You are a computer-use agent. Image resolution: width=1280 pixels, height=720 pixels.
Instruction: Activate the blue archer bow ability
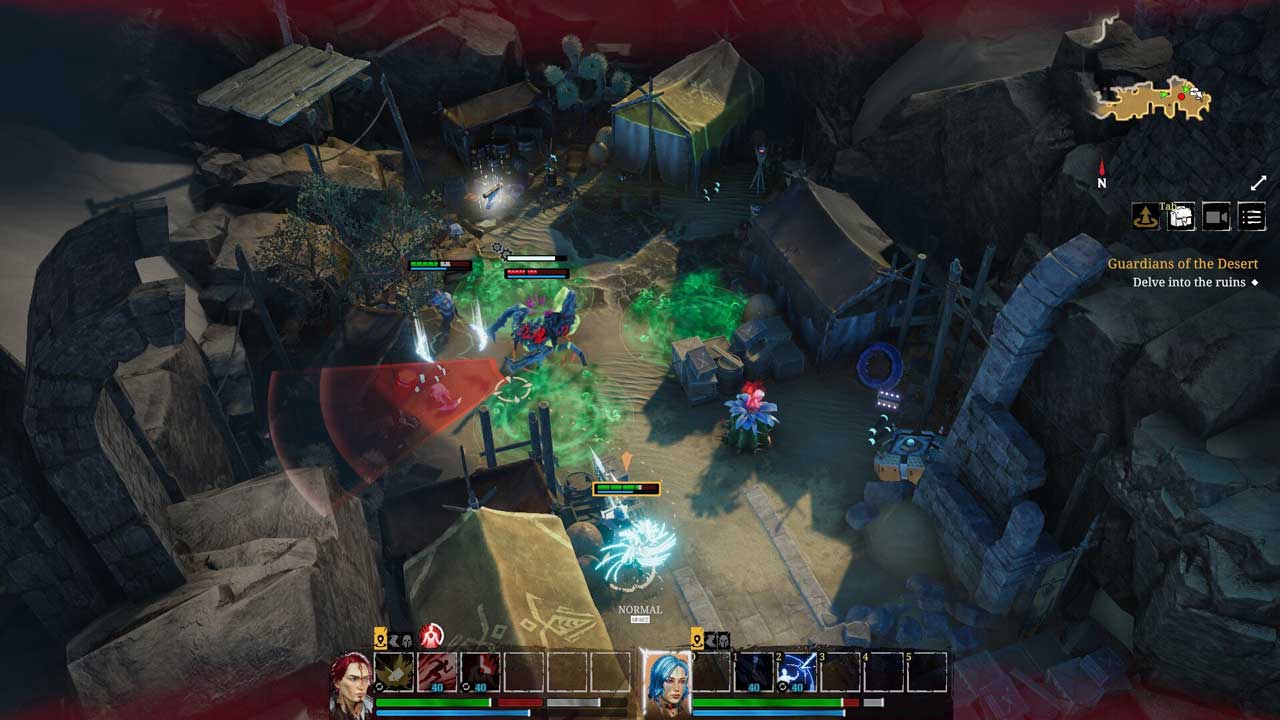[797, 672]
